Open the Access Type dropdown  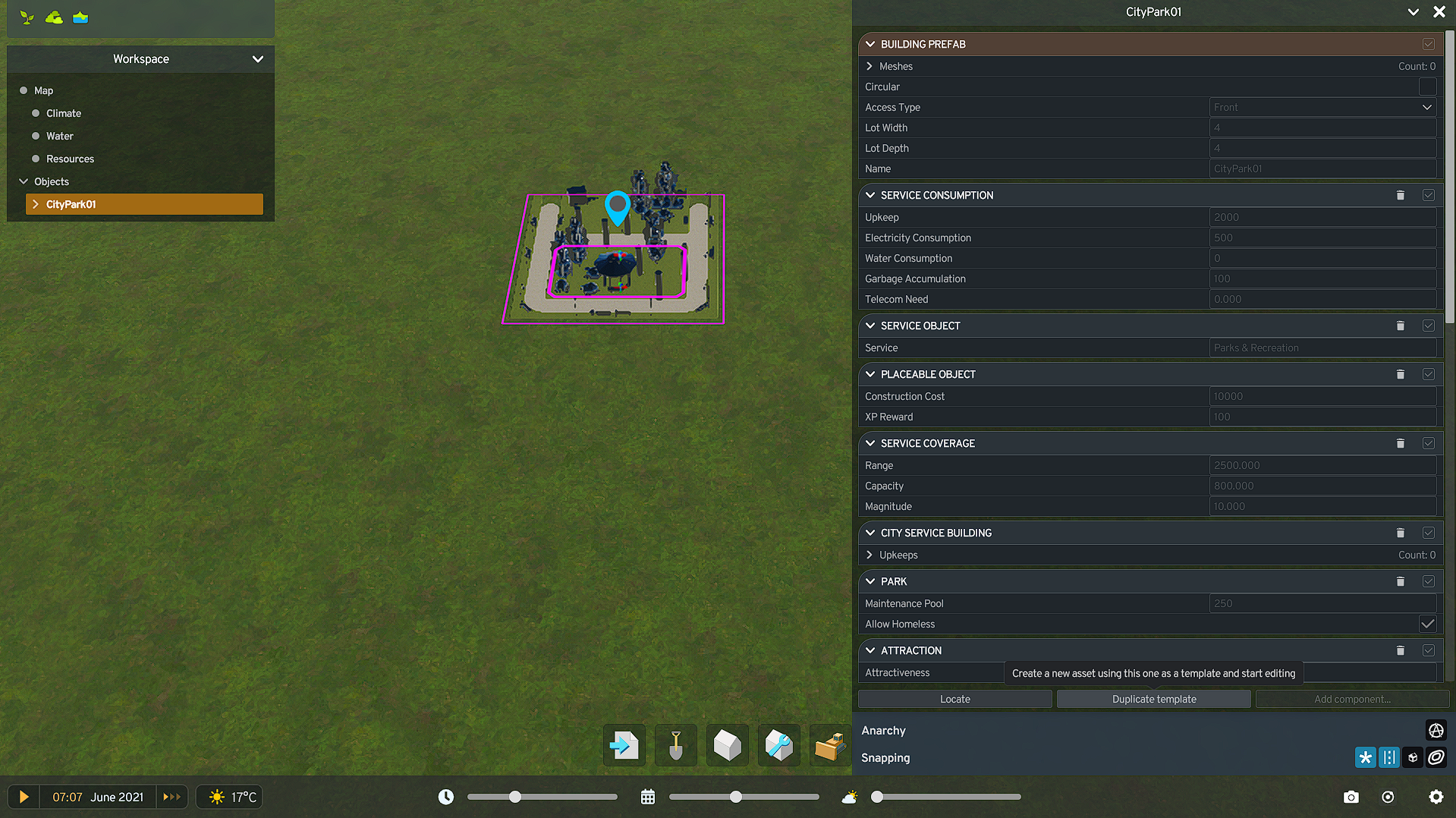pyautogui.click(x=1322, y=107)
